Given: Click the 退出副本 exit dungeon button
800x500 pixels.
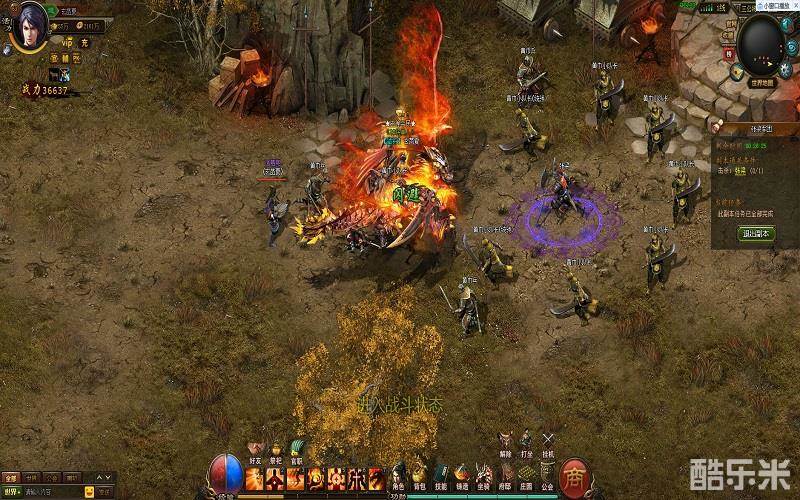Looking at the screenshot, I should tap(756, 233).
